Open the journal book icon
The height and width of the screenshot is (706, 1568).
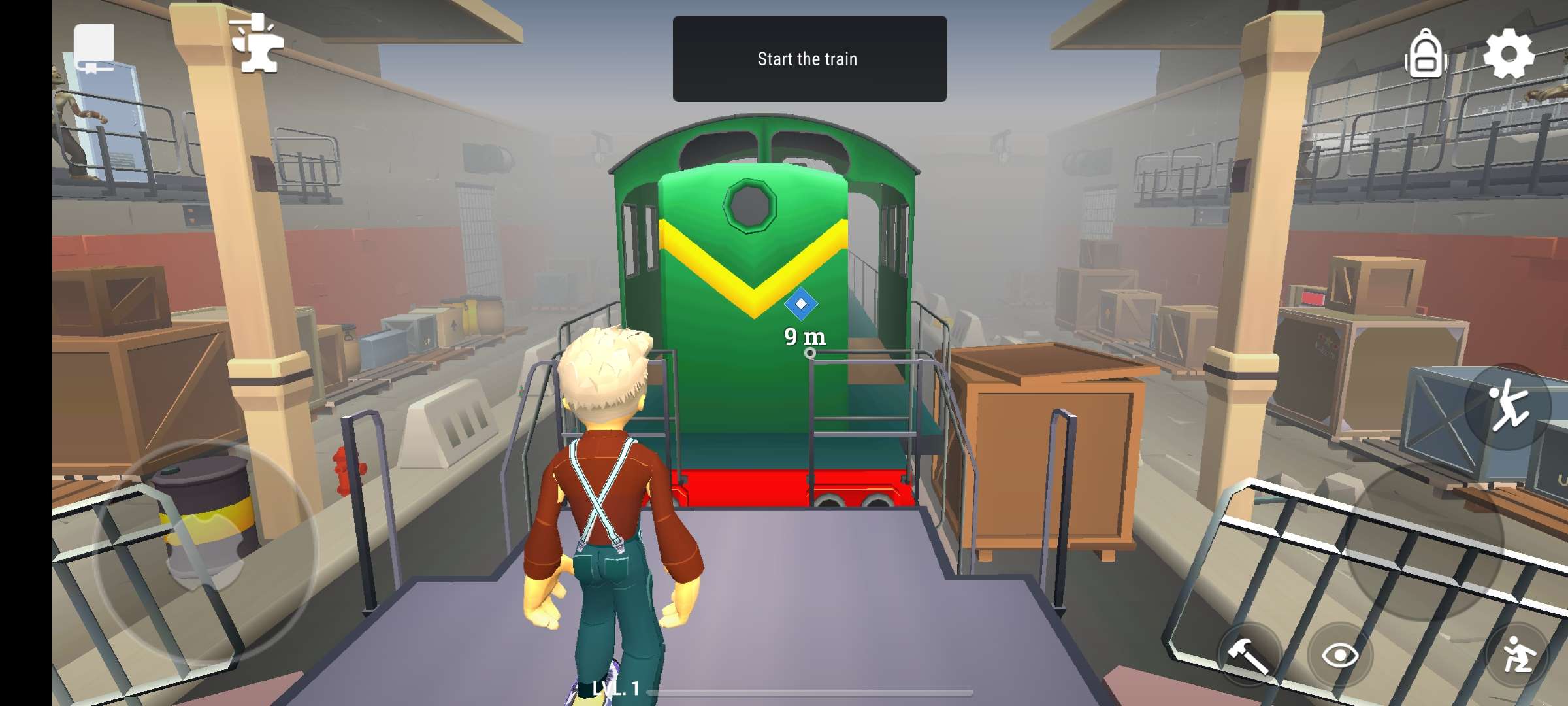tap(94, 47)
